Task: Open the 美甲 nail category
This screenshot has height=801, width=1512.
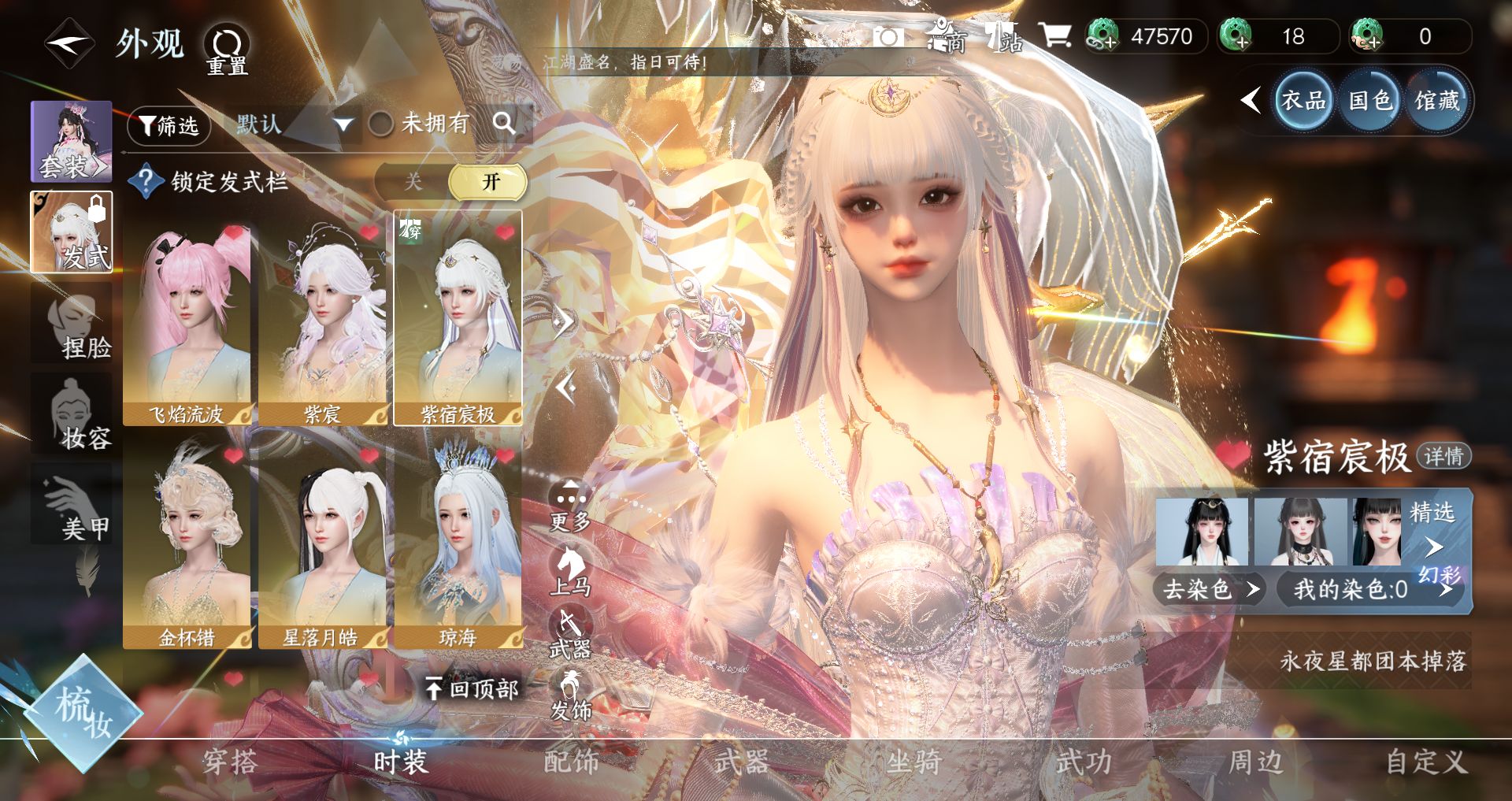Action: pos(72,506)
